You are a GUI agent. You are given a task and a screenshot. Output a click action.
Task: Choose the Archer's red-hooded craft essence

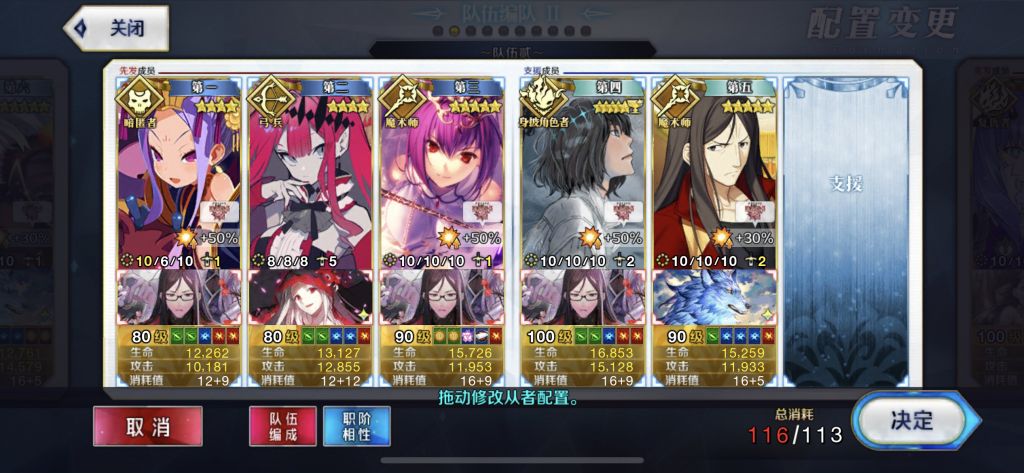click(x=309, y=298)
